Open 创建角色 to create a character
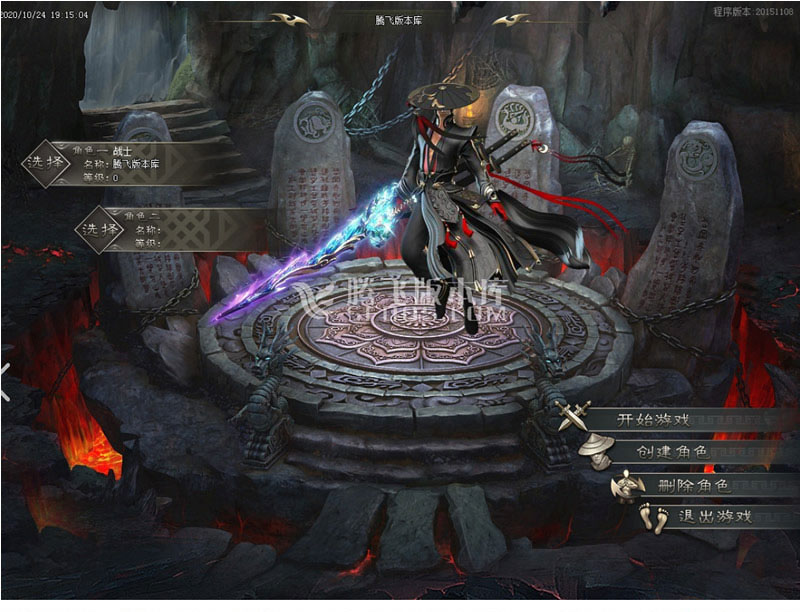The image size is (800, 612). pos(672,452)
